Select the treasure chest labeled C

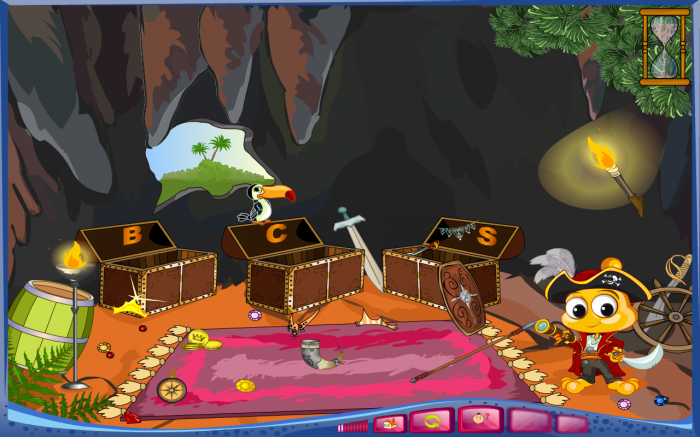[x=304, y=278]
